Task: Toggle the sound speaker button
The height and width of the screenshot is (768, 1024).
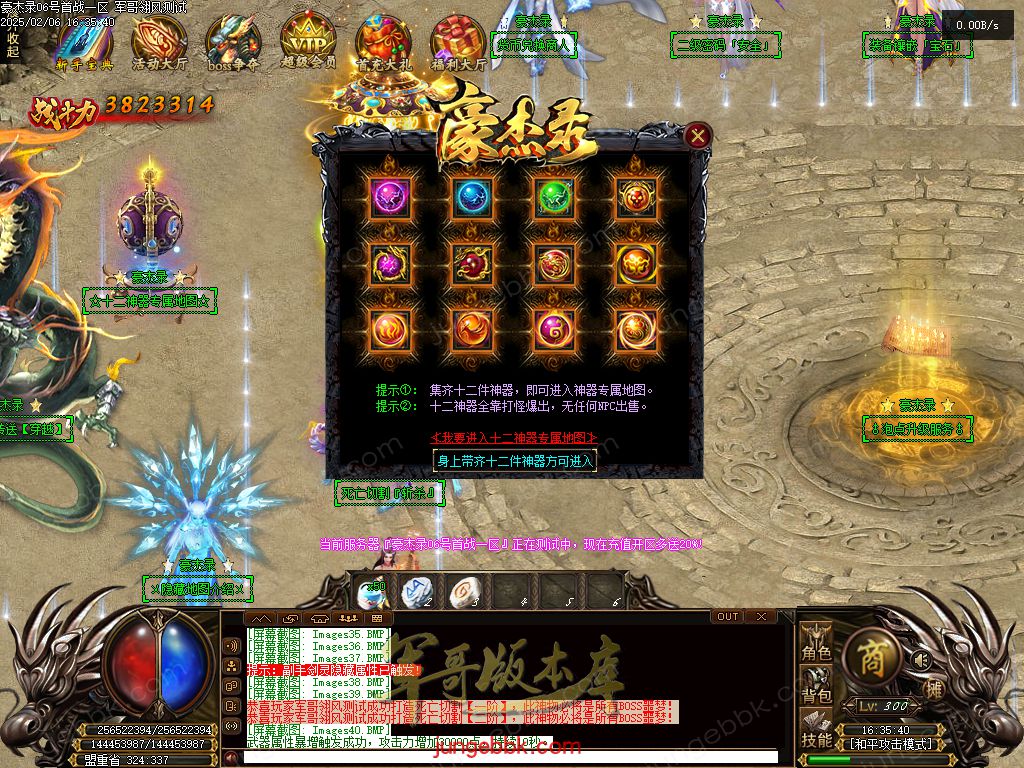Action: [921, 659]
